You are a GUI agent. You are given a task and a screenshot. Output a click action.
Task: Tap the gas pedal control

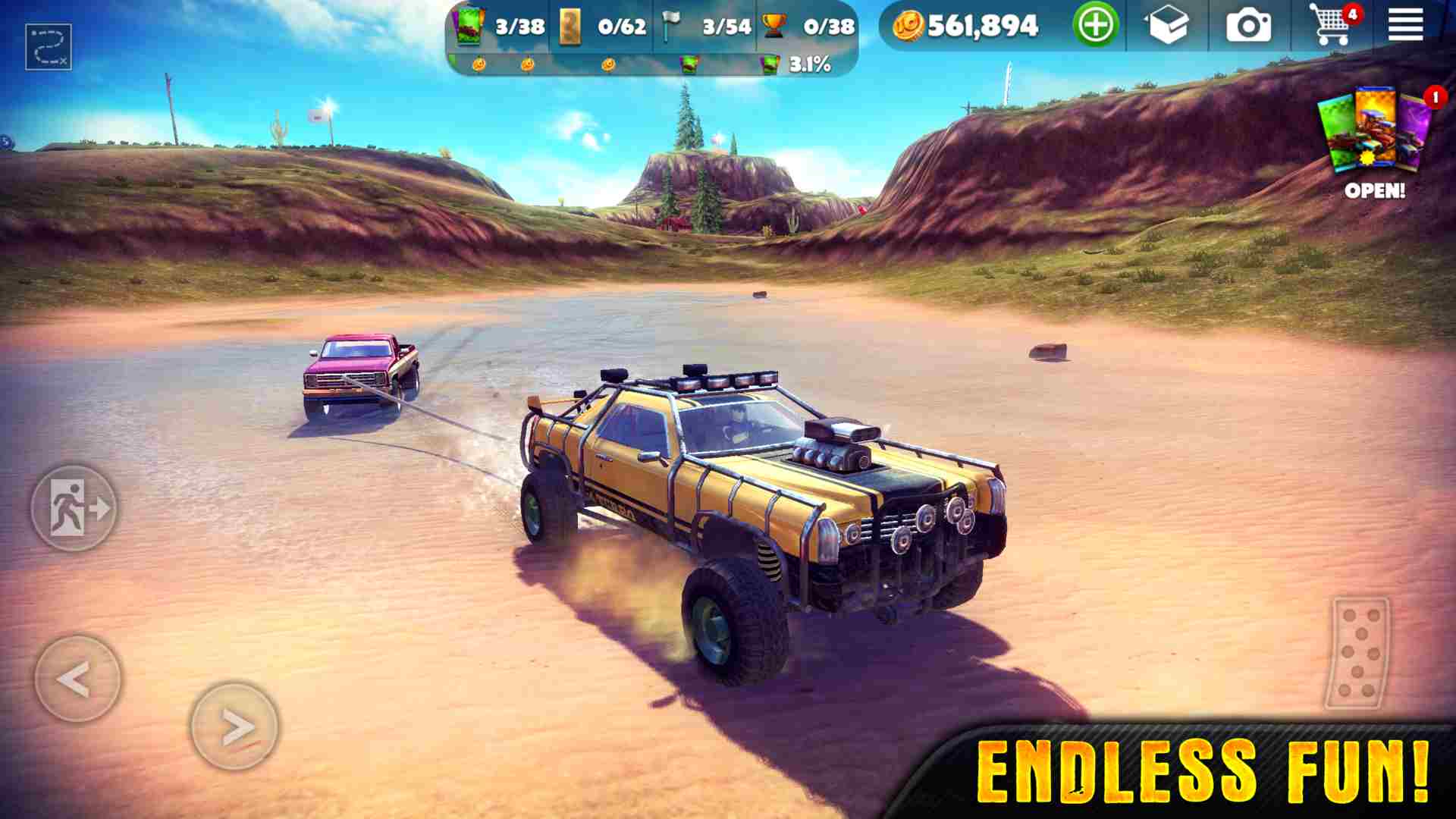pos(1359,652)
